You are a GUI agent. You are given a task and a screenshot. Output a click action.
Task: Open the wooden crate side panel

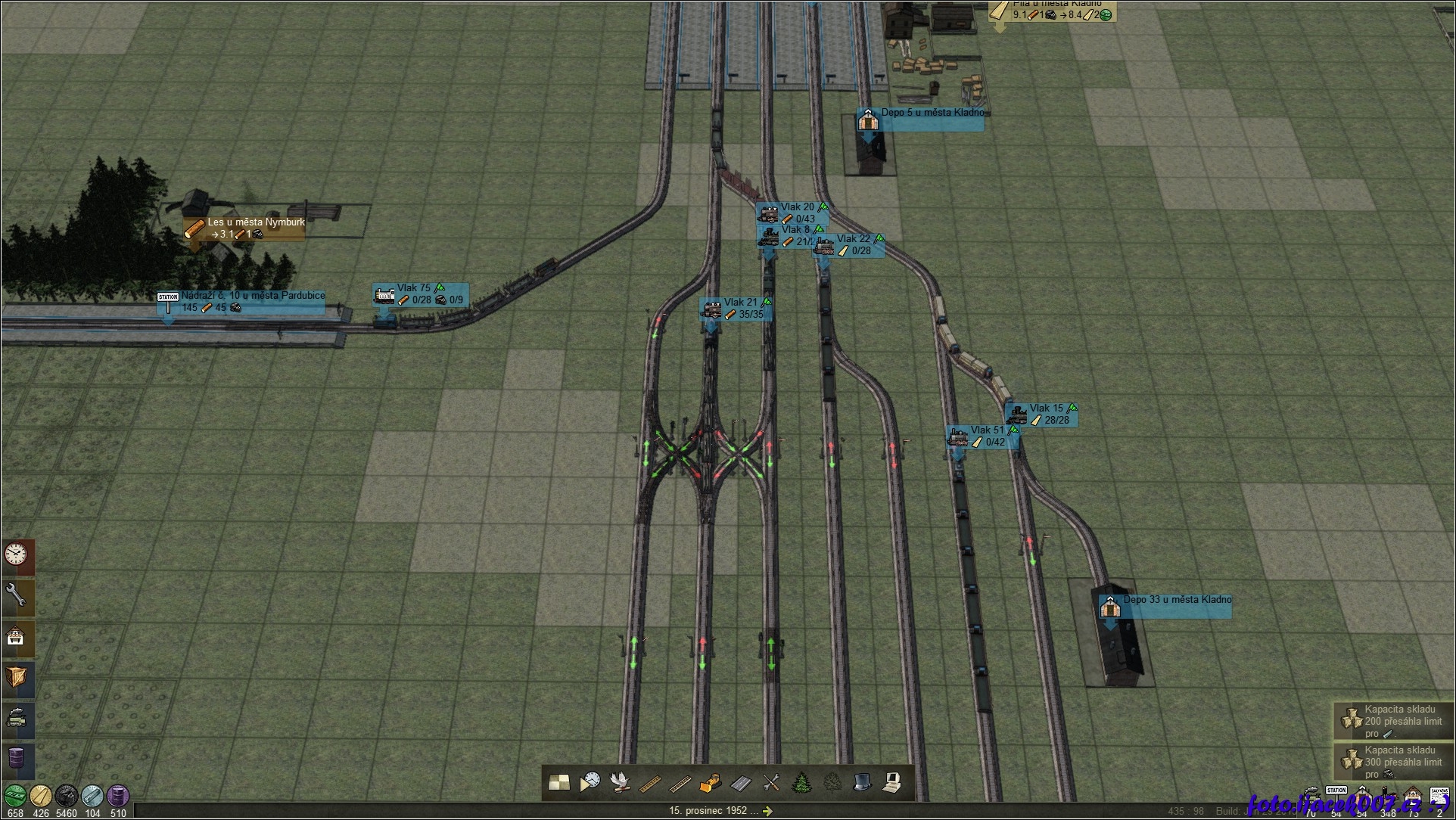tap(17, 676)
